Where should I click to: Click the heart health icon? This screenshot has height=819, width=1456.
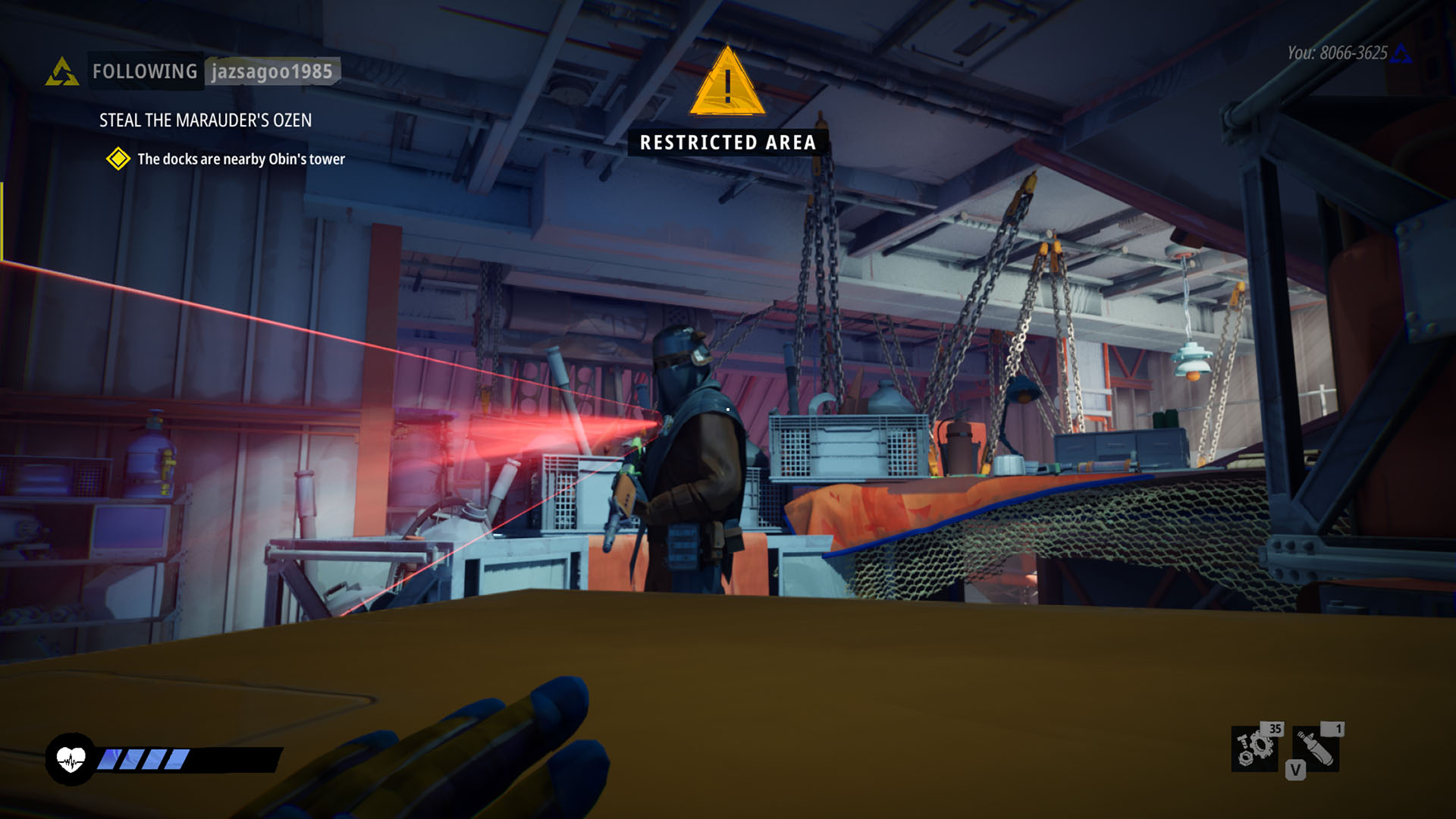coord(71,758)
